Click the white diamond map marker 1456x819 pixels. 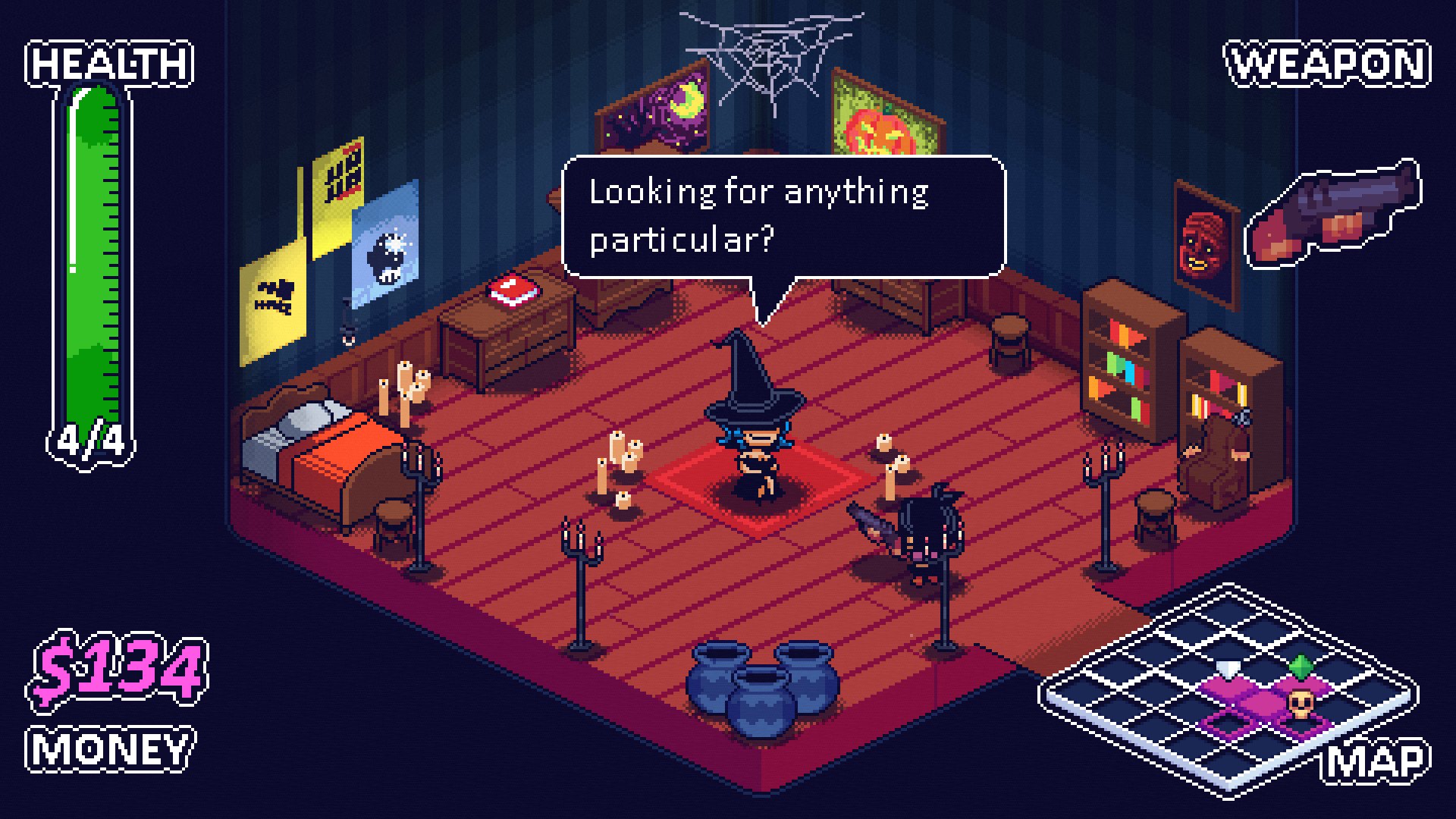point(1227,669)
